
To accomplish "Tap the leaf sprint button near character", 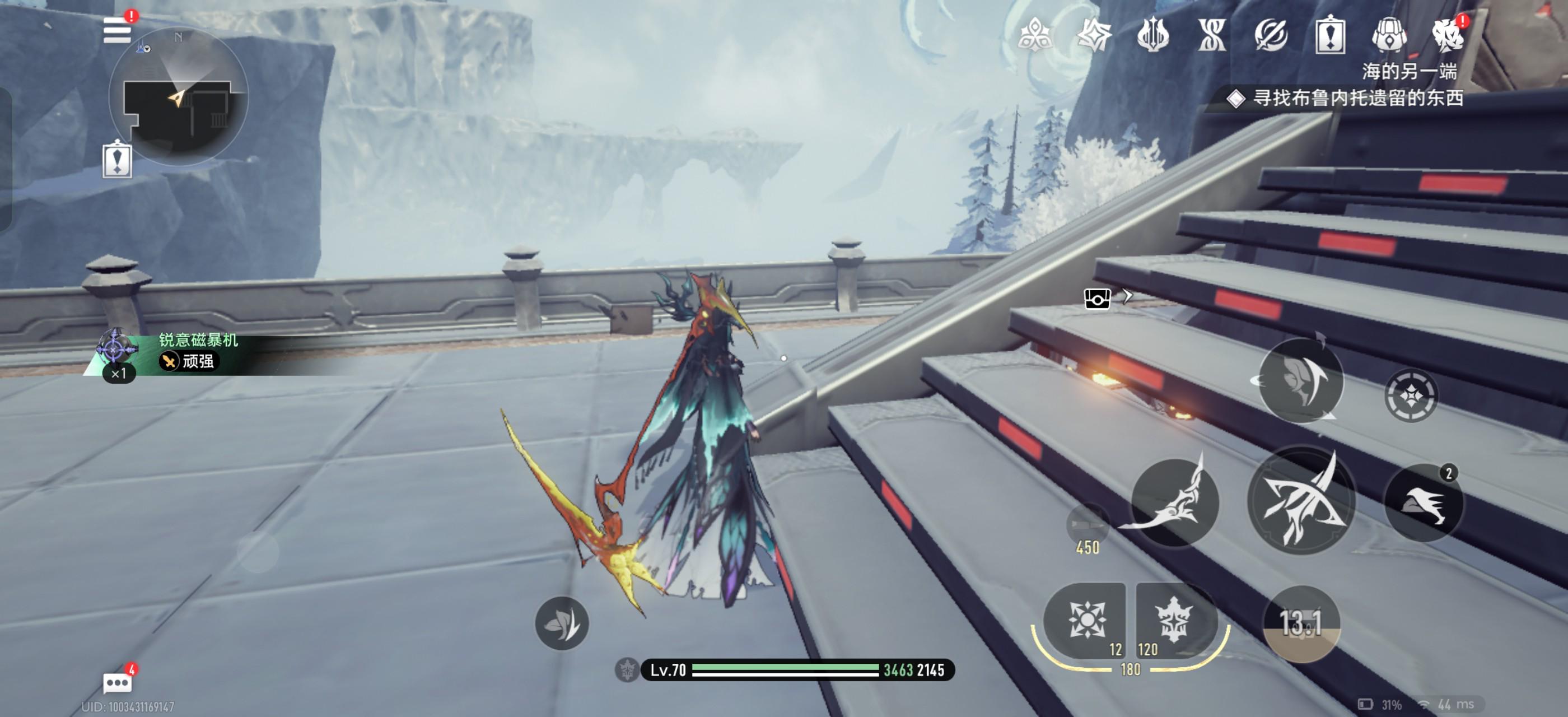I will pos(561,623).
